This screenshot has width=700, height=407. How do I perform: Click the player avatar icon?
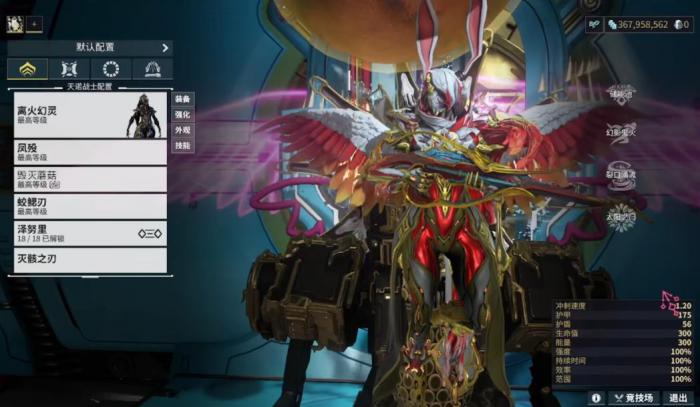coord(13,22)
